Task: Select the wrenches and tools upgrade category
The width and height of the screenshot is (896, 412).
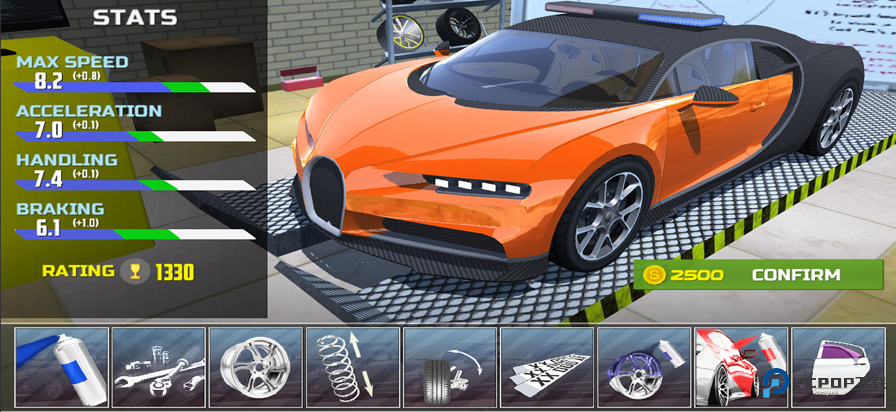Action: click(159, 367)
